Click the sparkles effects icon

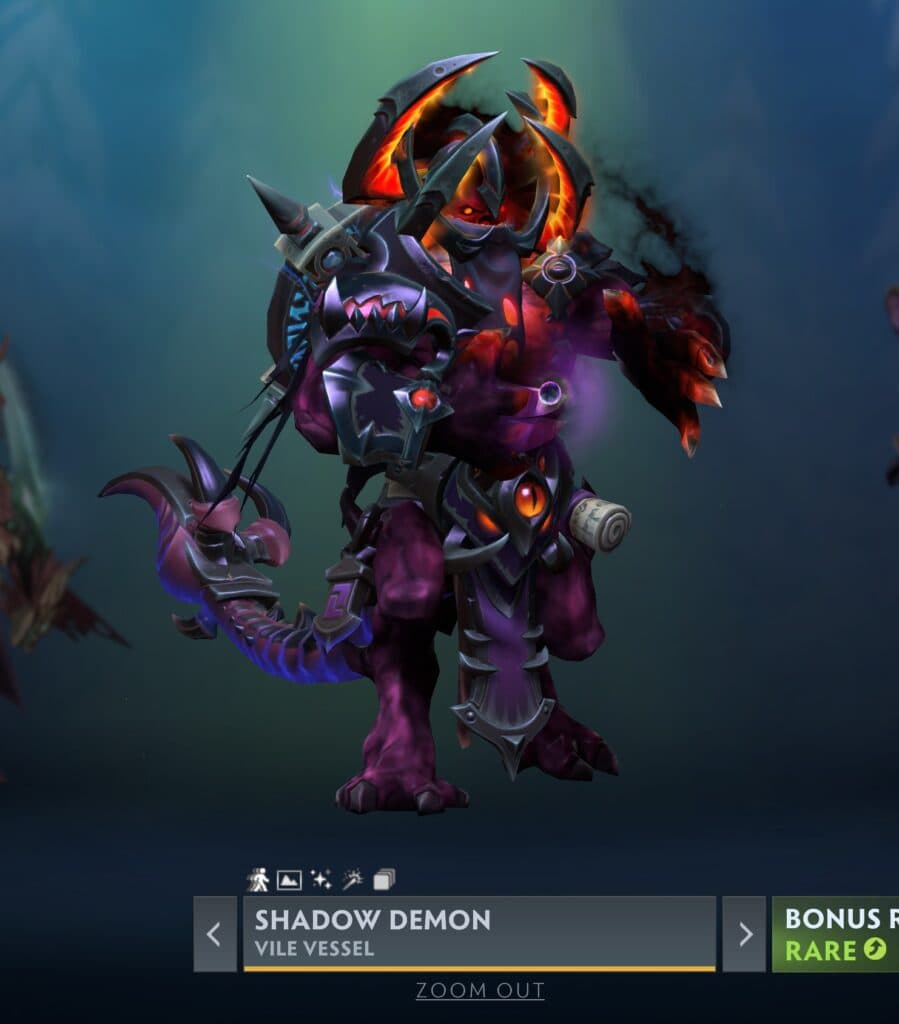[x=321, y=880]
